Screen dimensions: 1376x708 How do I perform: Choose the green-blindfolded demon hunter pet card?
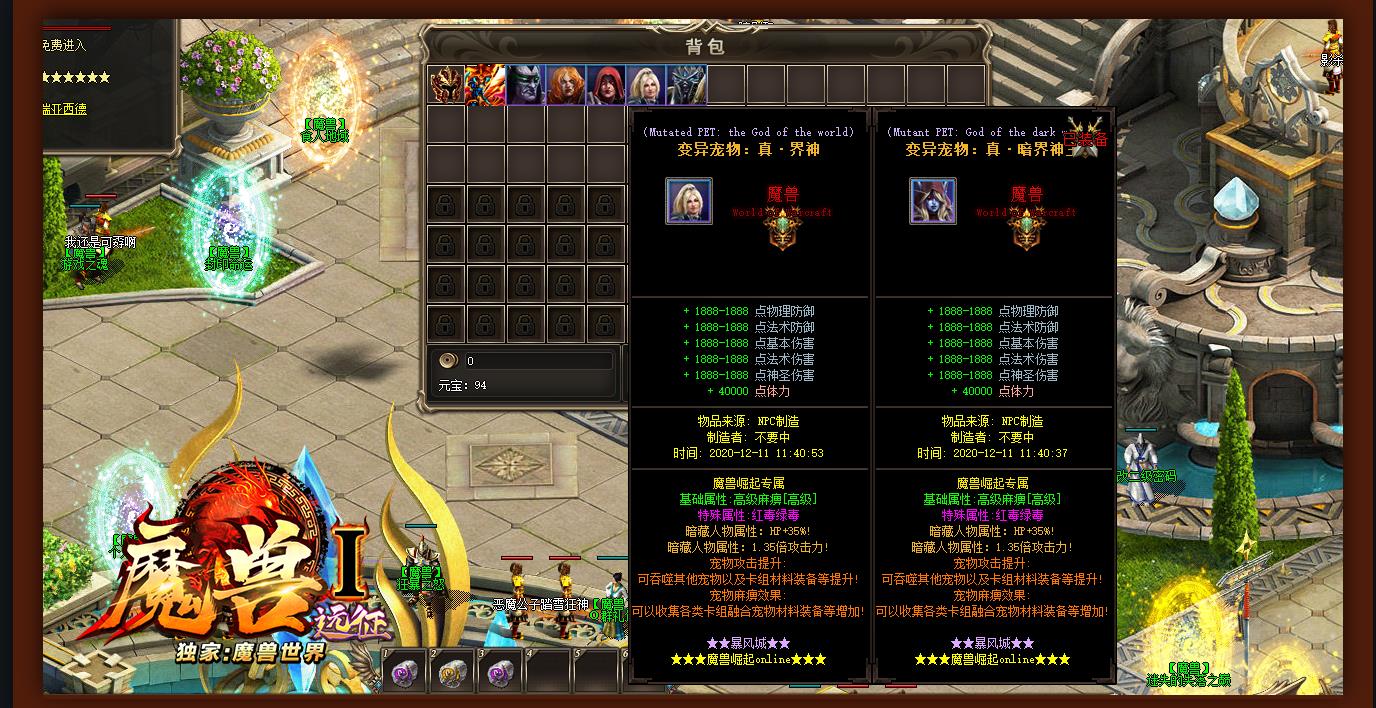tap(526, 85)
